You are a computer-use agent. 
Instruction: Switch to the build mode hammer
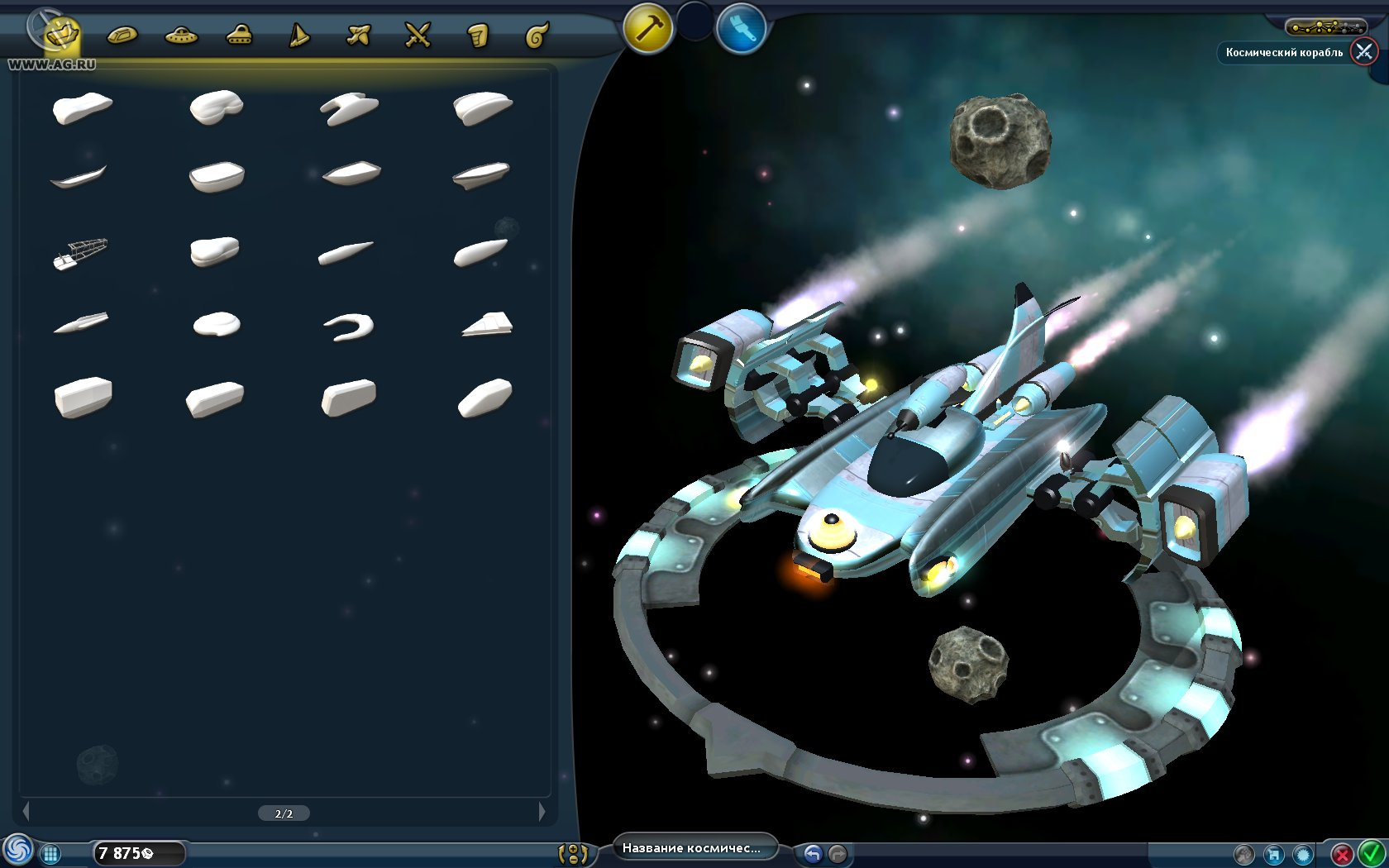[648, 29]
